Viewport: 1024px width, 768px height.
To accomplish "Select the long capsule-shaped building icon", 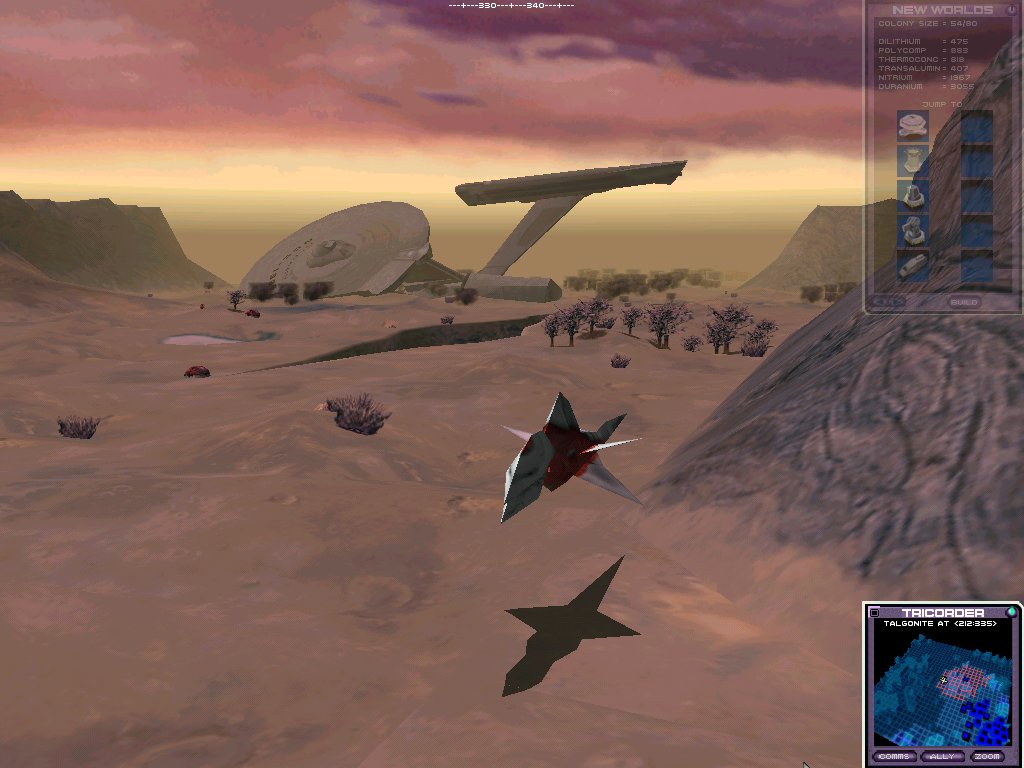I will [x=912, y=266].
